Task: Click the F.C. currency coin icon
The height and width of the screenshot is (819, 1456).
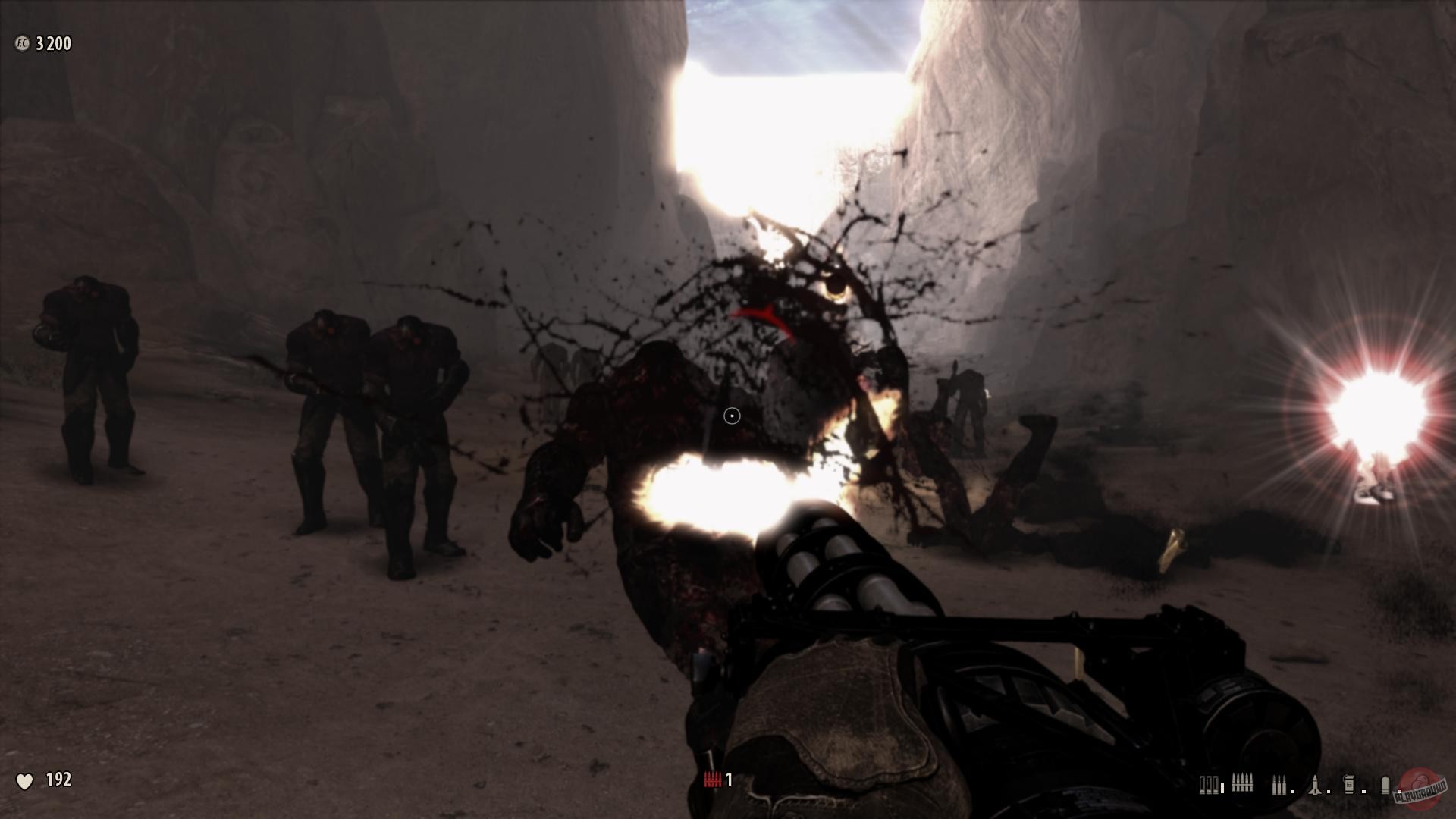Action: click(21, 44)
